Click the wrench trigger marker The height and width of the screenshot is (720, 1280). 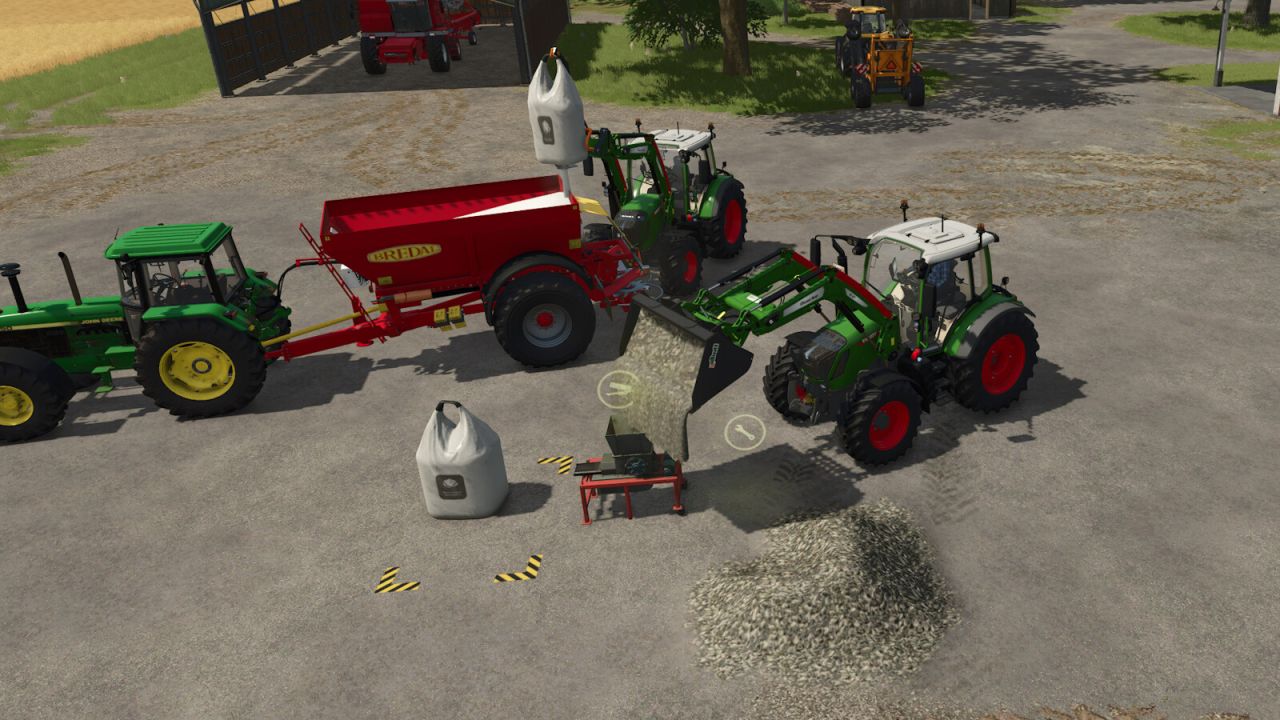(x=744, y=432)
